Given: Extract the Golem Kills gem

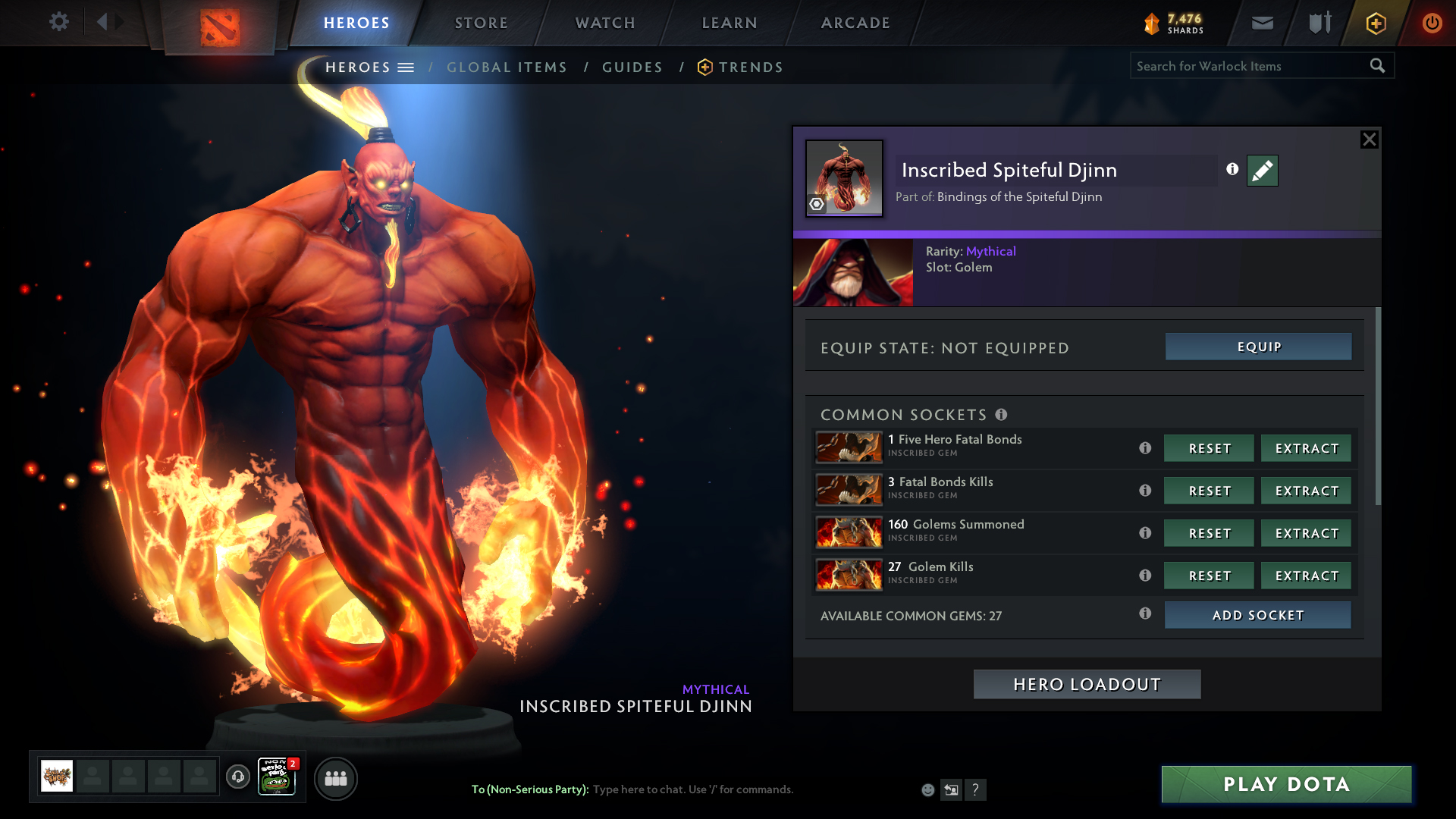Looking at the screenshot, I should [1306, 576].
